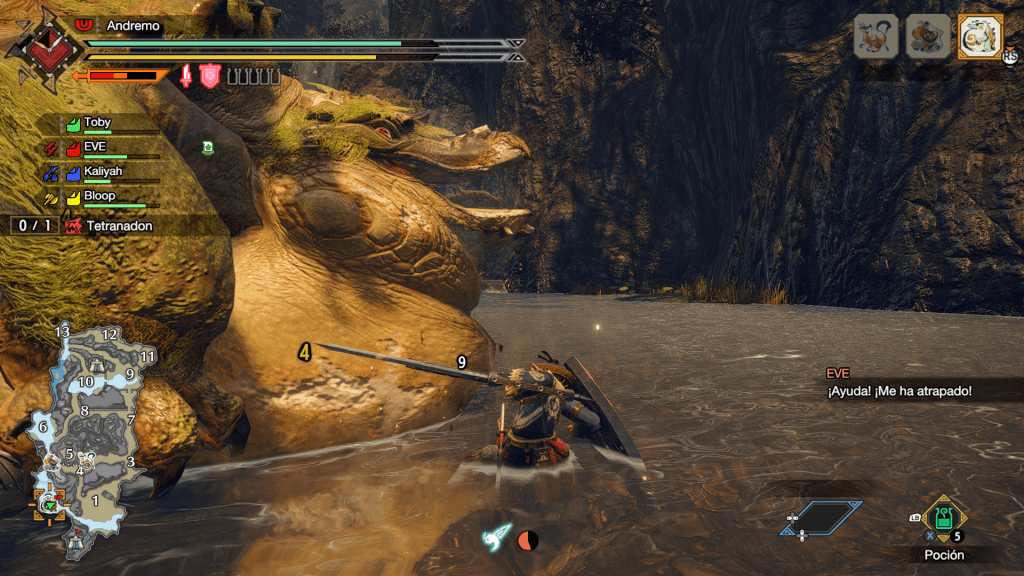The height and width of the screenshot is (576, 1024).
Task: Select the highlighted Tetranadon target icon
Action: click(x=974, y=37)
